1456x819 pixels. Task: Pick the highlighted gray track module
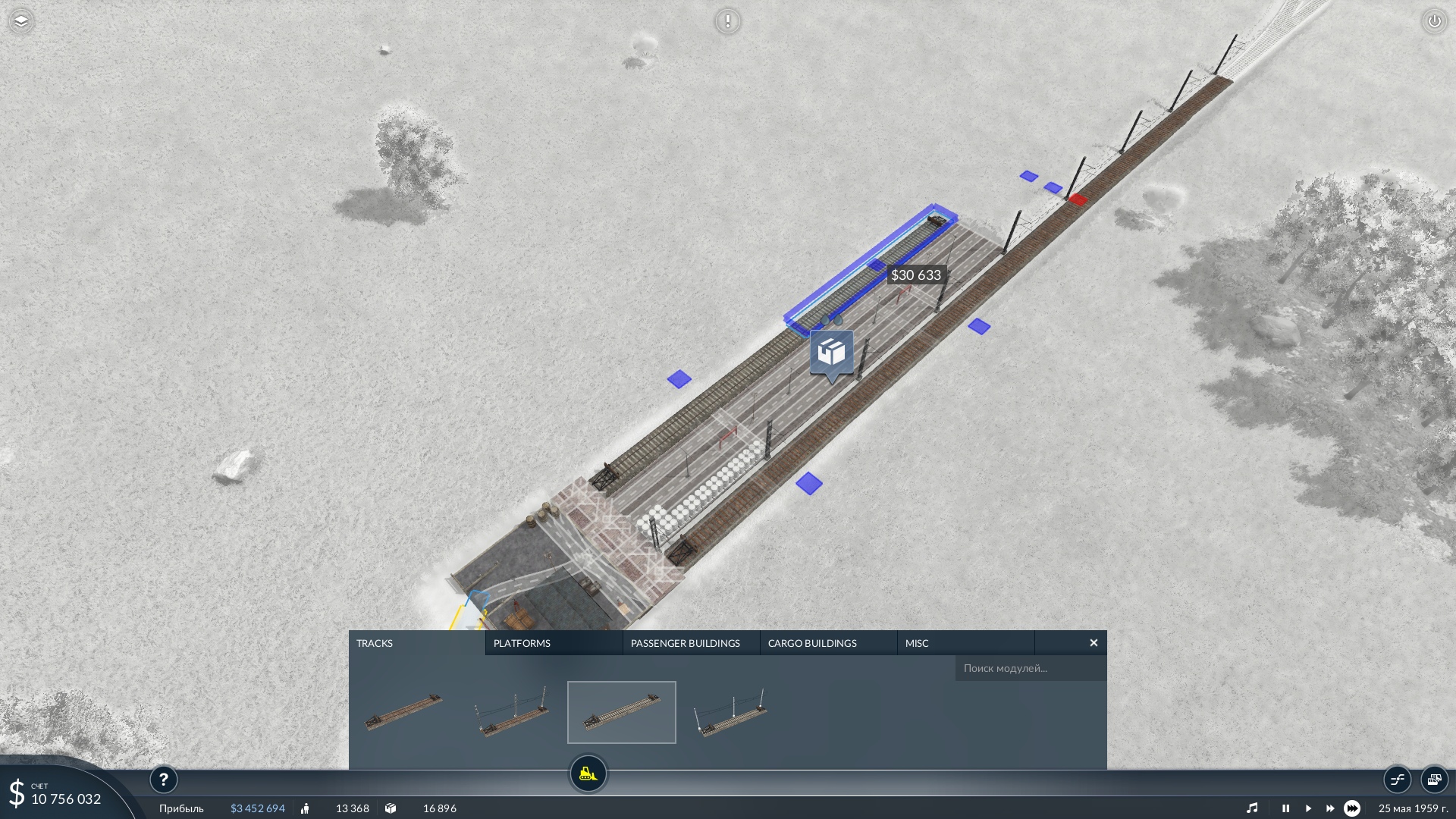(621, 712)
